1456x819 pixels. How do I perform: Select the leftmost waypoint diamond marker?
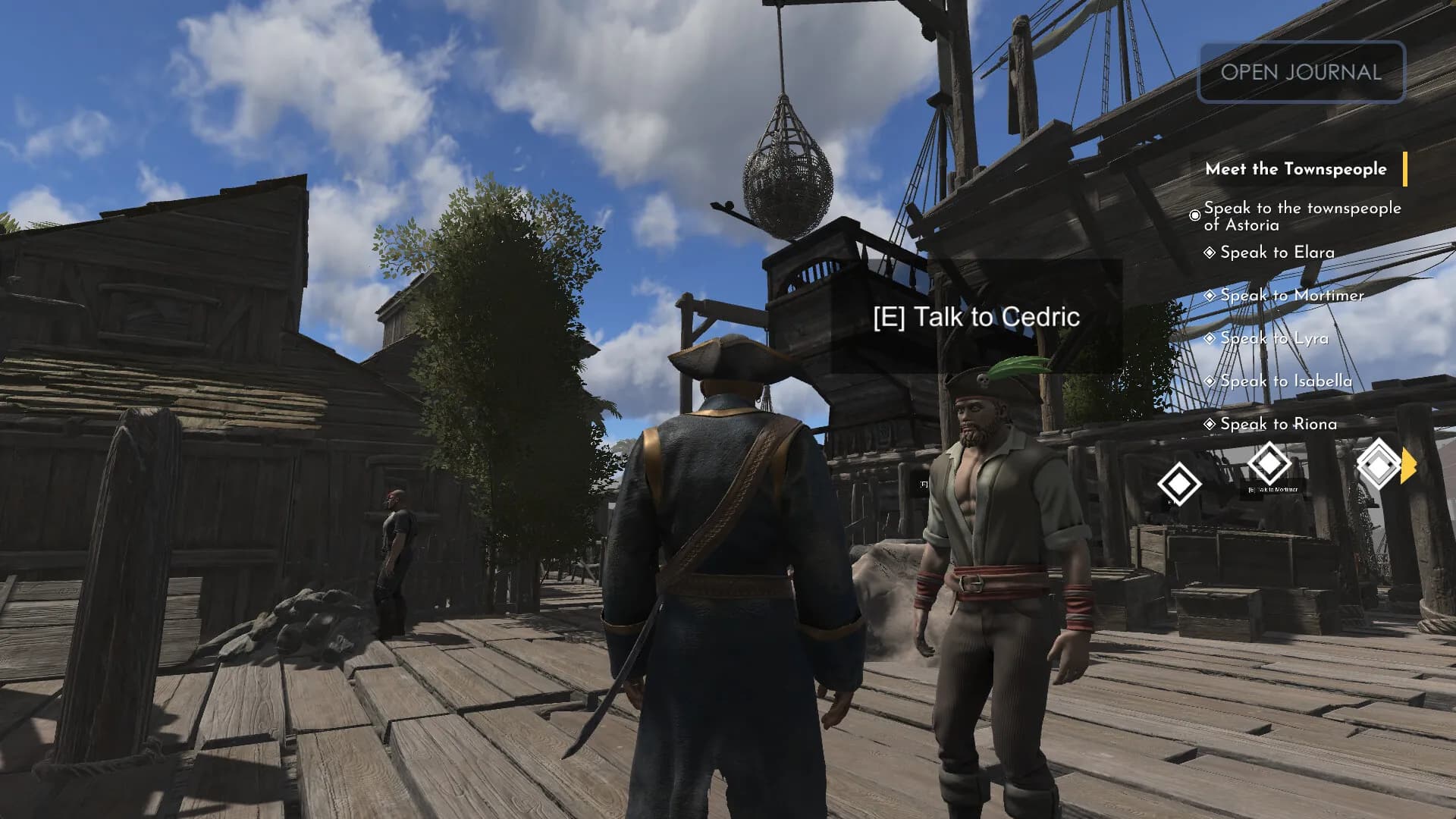[x=1180, y=483]
